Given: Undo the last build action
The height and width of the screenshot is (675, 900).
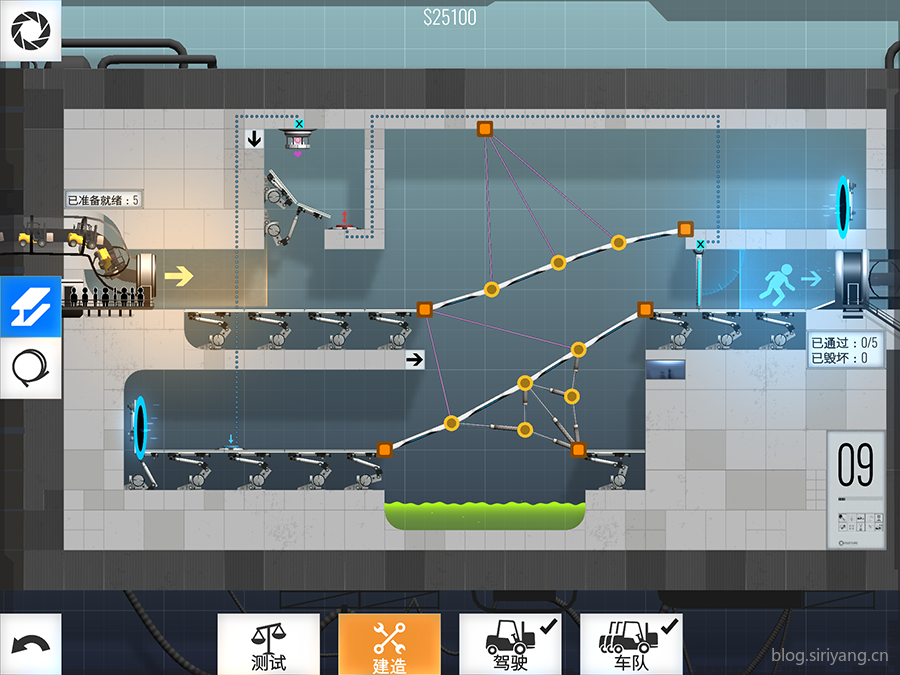Looking at the screenshot, I should (30, 644).
